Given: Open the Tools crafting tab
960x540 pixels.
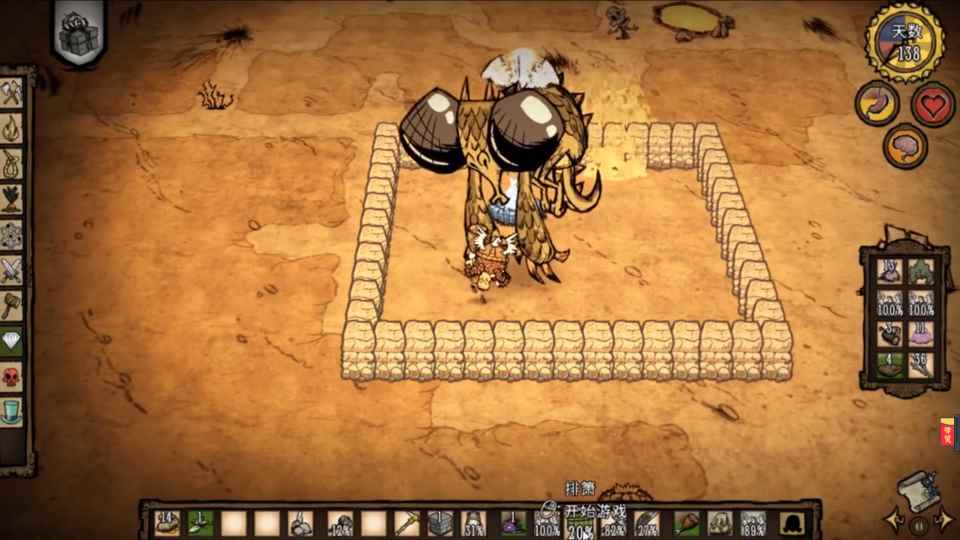Looking at the screenshot, I should [x=13, y=93].
